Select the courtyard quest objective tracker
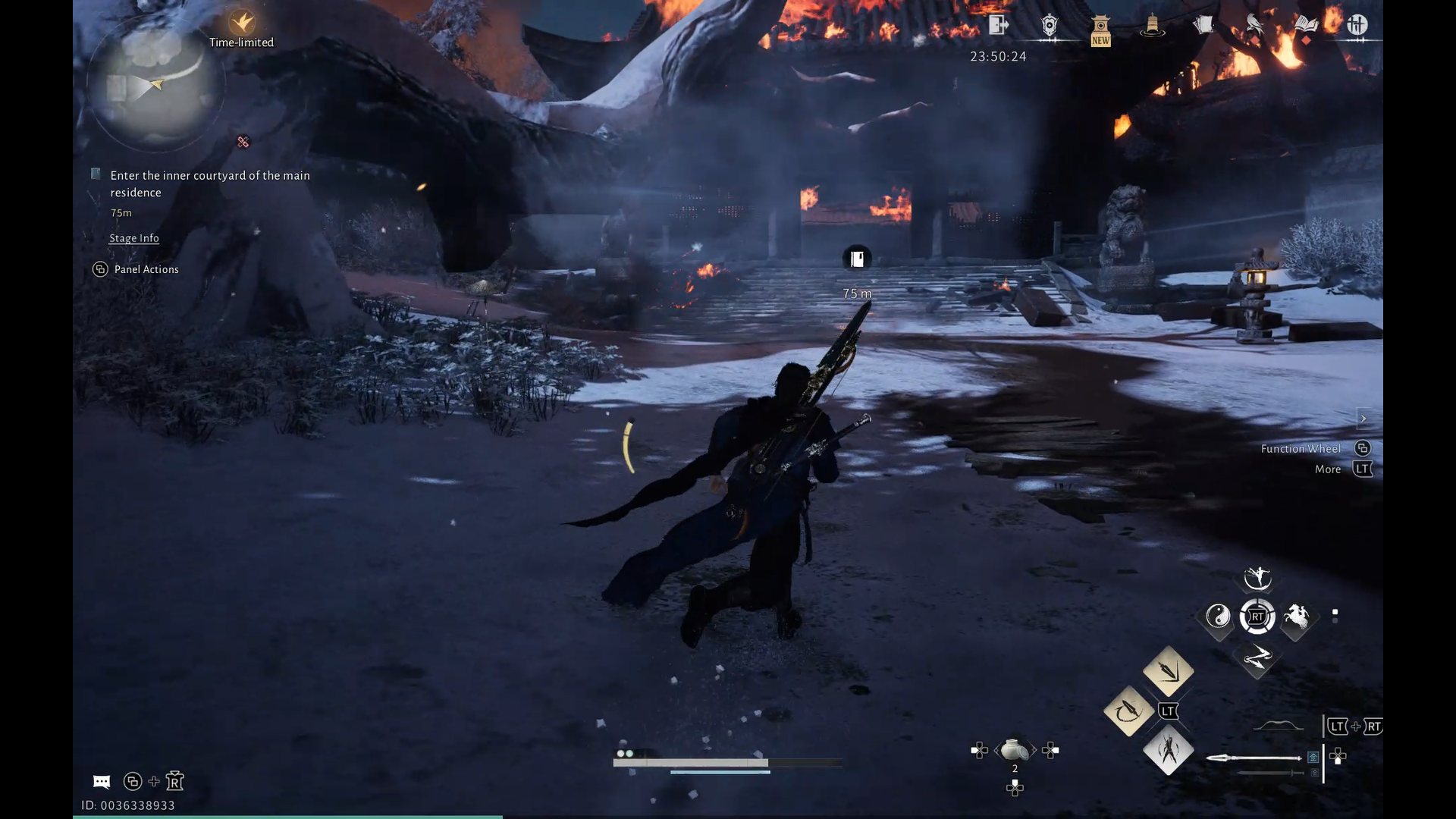This screenshot has height=819, width=1456. pyautogui.click(x=209, y=184)
